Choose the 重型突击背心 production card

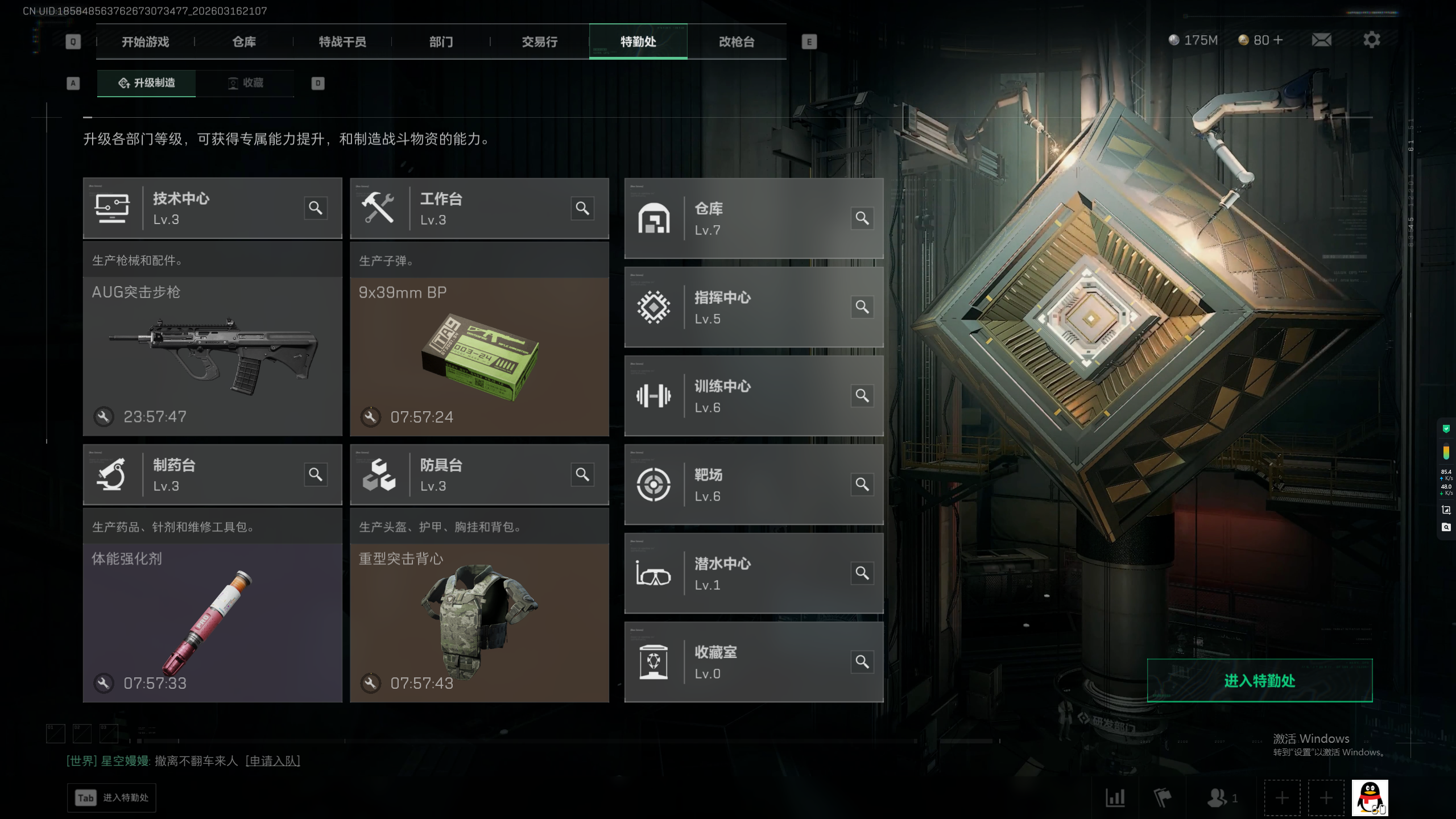(x=479, y=622)
